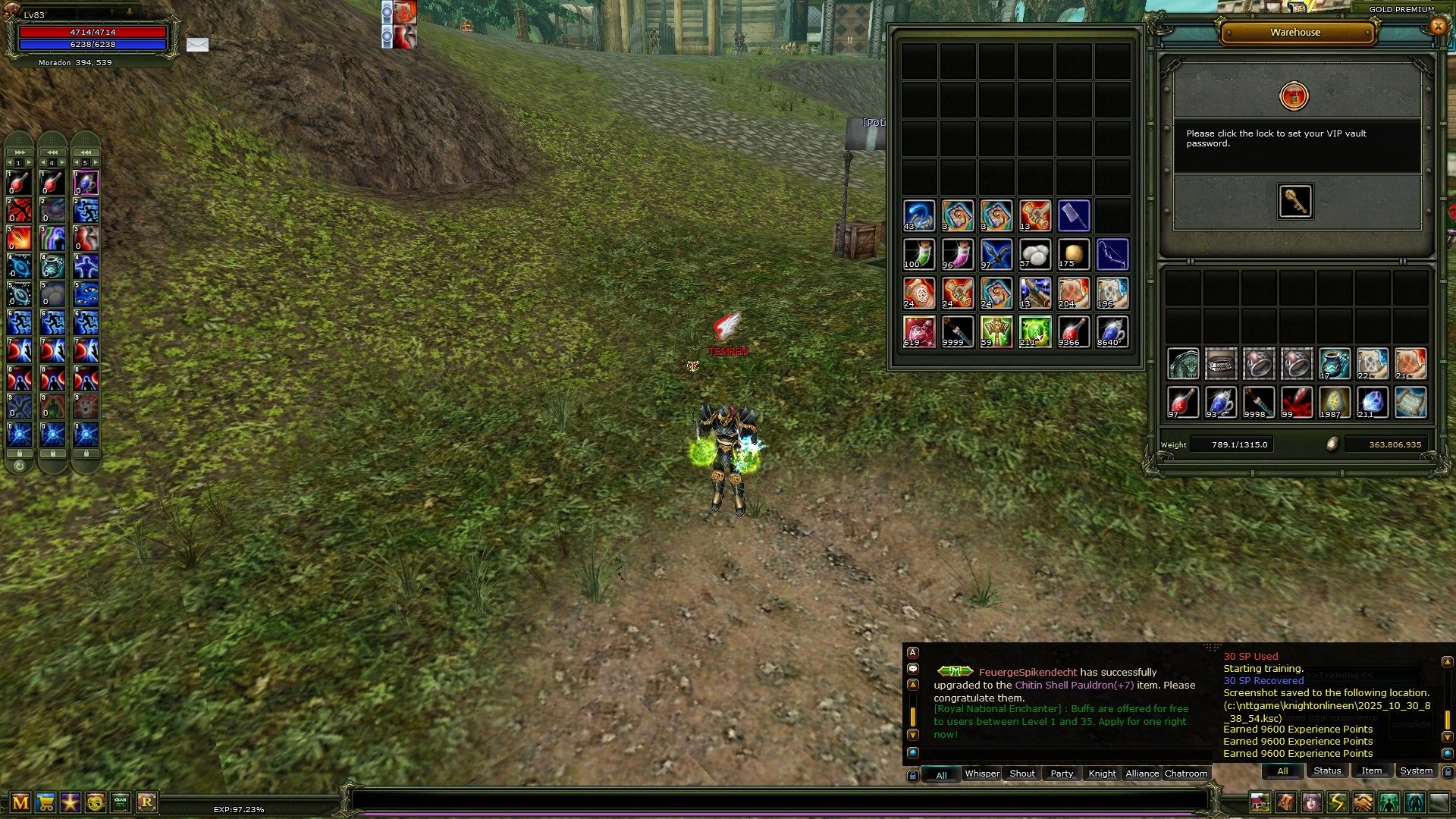Select the golden key slot in the vault
This screenshot has width=1456, height=819.
tap(1294, 201)
